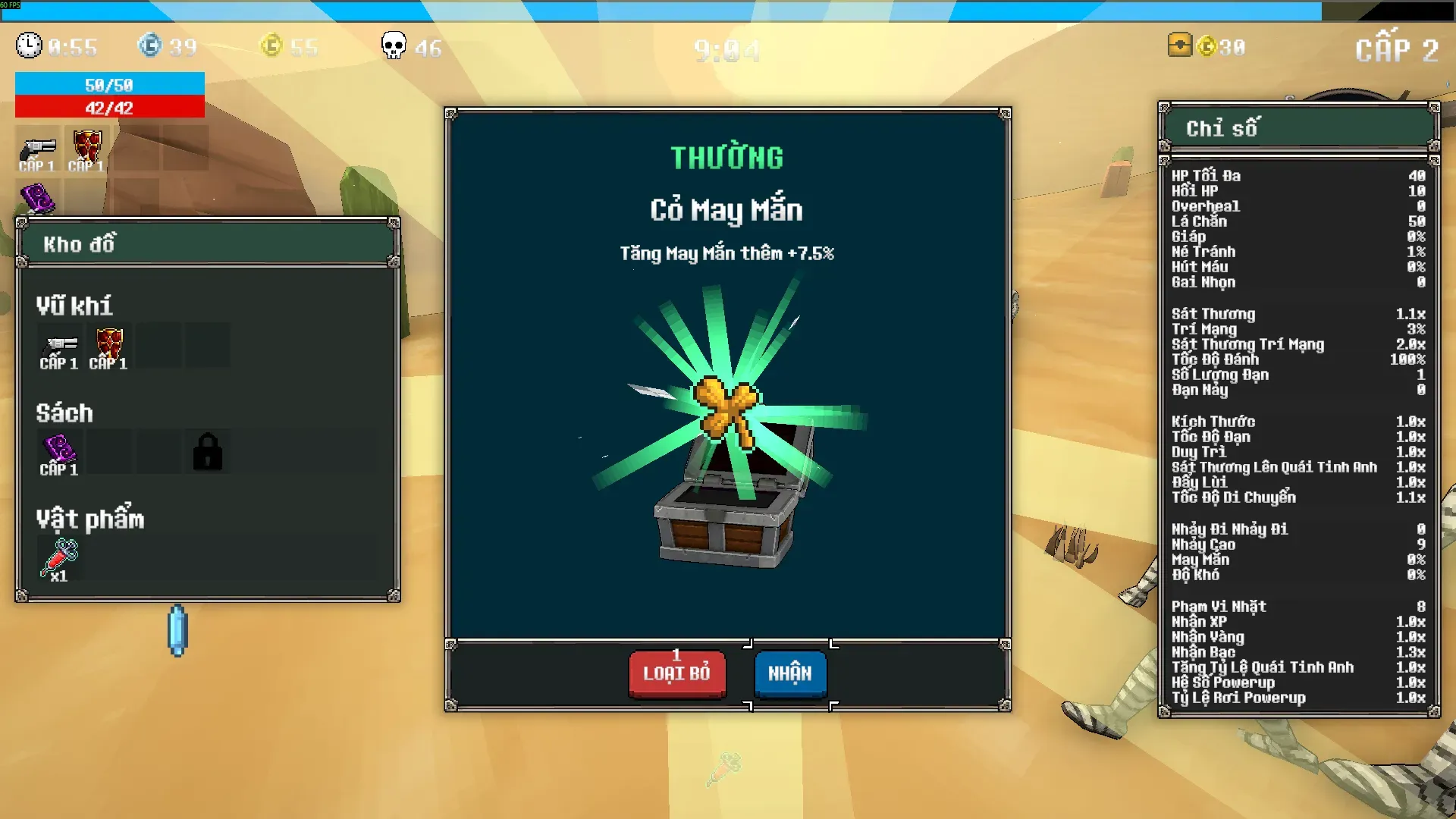Discard the reward with LOẠI BỎ
The height and width of the screenshot is (819, 1456).
click(x=676, y=673)
